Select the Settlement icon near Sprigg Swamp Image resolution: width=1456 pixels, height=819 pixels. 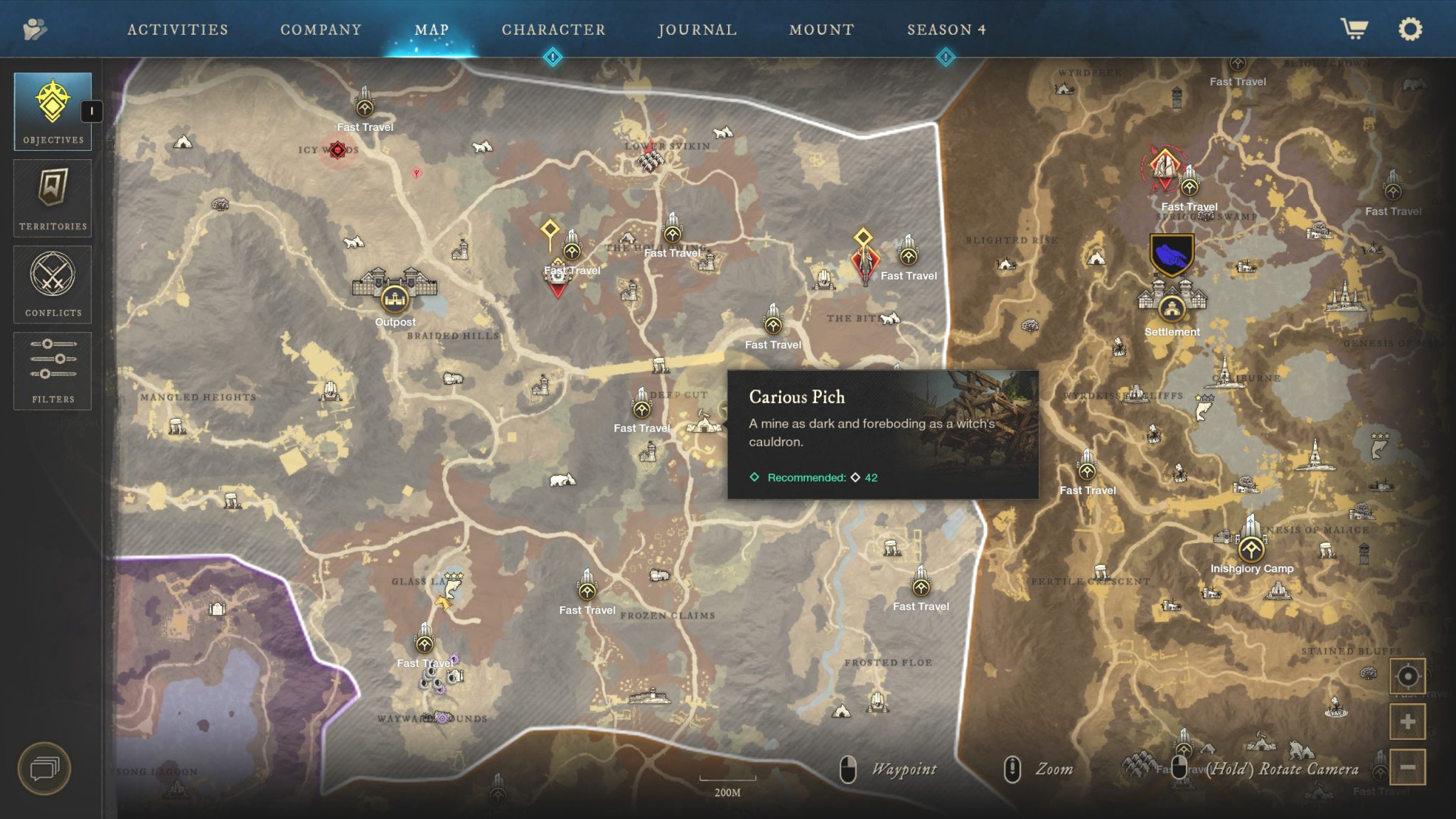[1172, 310]
